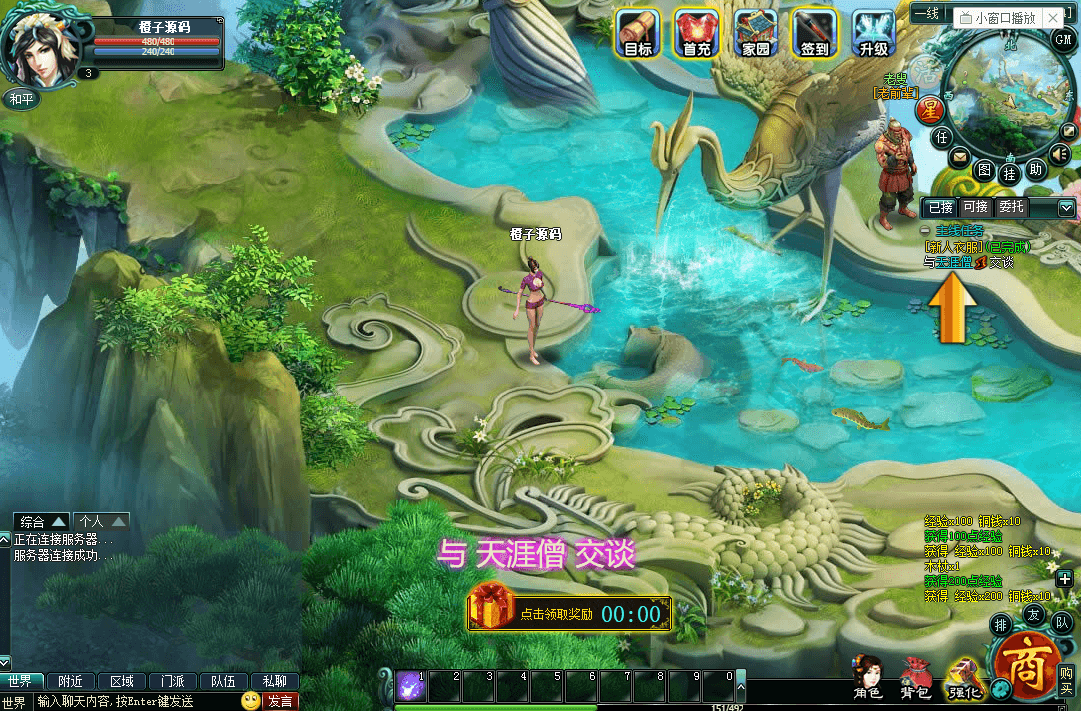
Task: Open mail via the envelope button
Action: (x=959, y=157)
